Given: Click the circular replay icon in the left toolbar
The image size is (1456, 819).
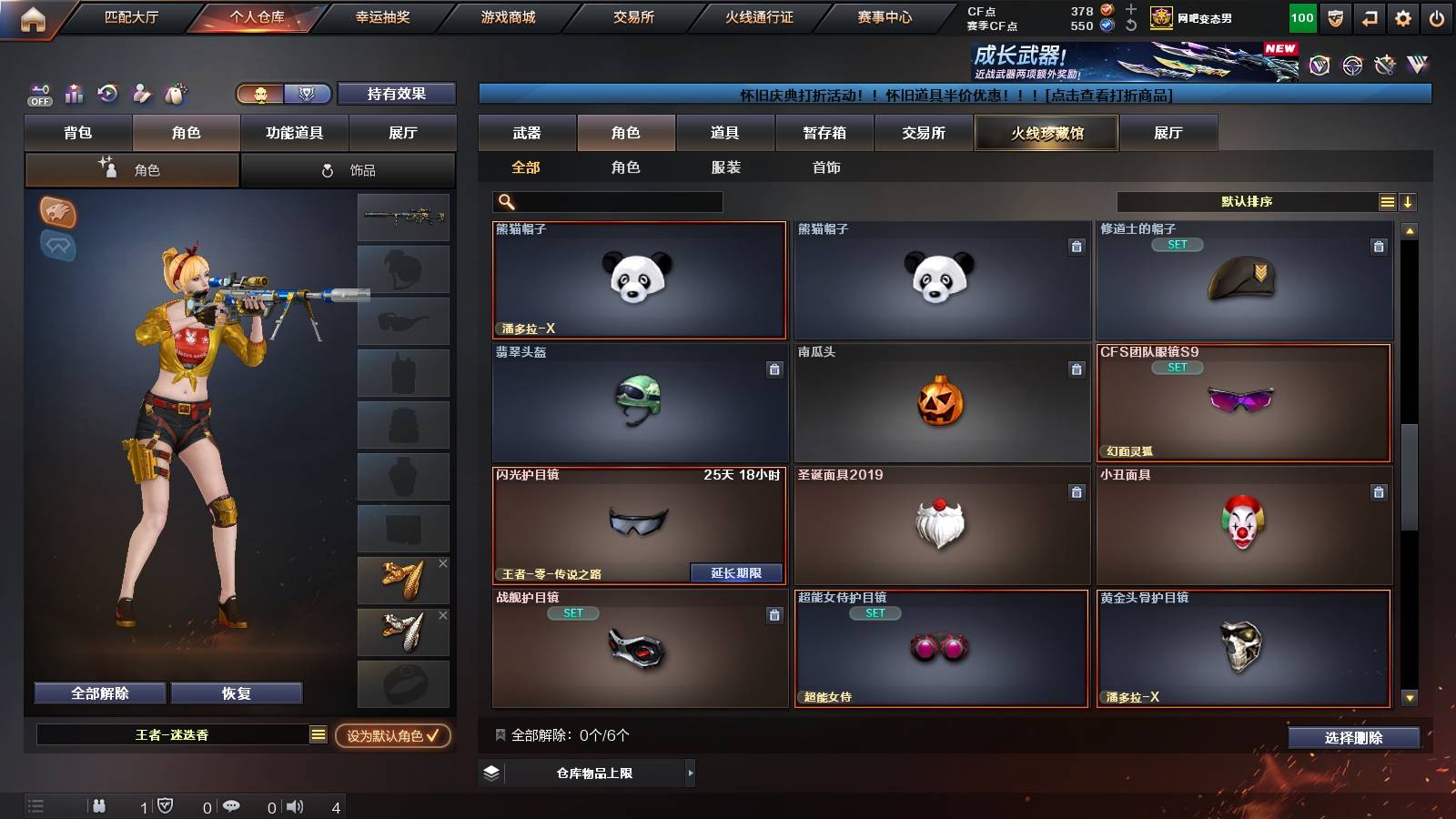Looking at the screenshot, I should click(107, 94).
